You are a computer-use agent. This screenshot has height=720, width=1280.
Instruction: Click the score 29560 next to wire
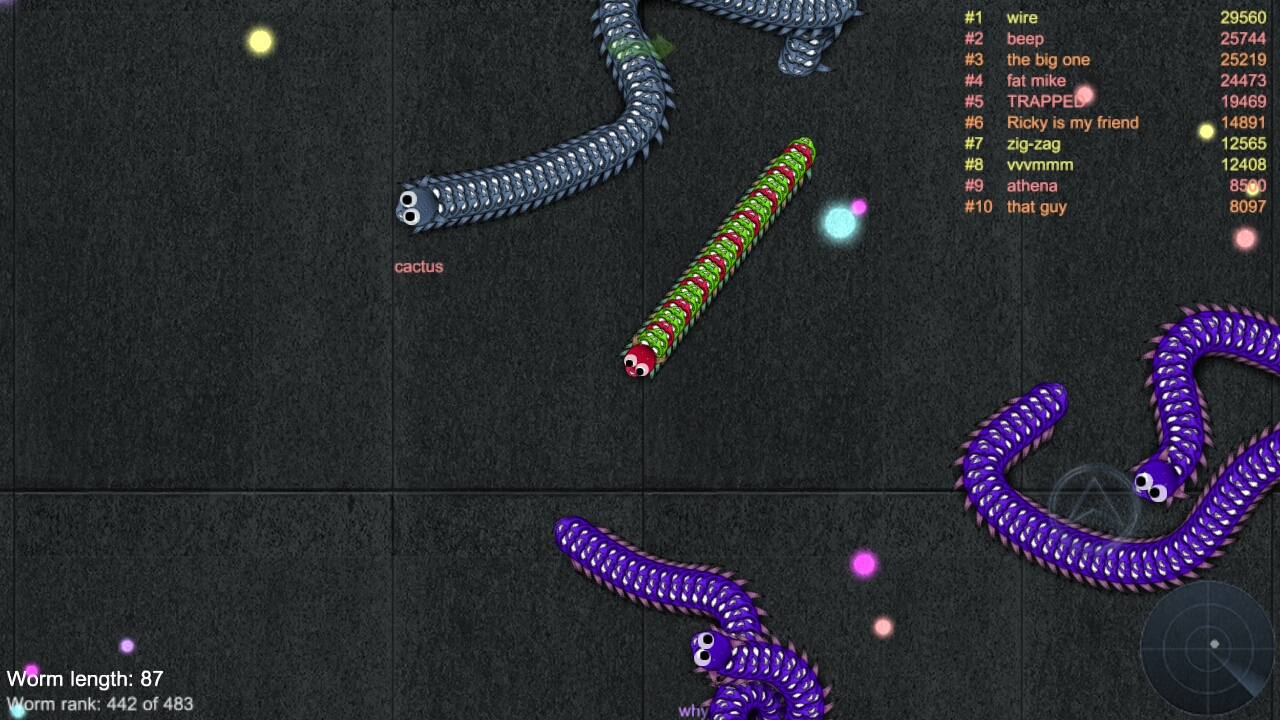click(1243, 17)
